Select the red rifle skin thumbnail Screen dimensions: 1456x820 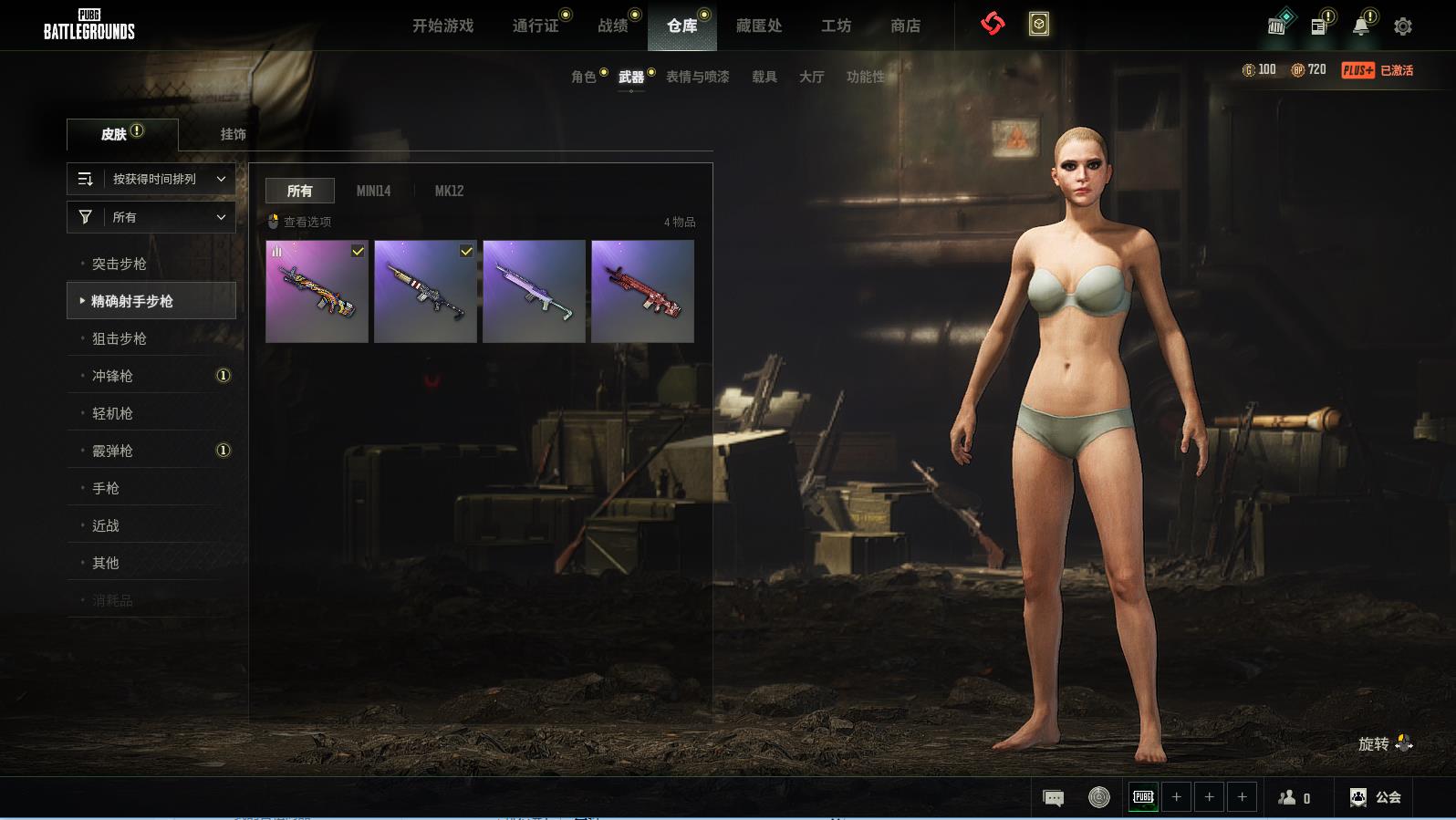point(642,291)
